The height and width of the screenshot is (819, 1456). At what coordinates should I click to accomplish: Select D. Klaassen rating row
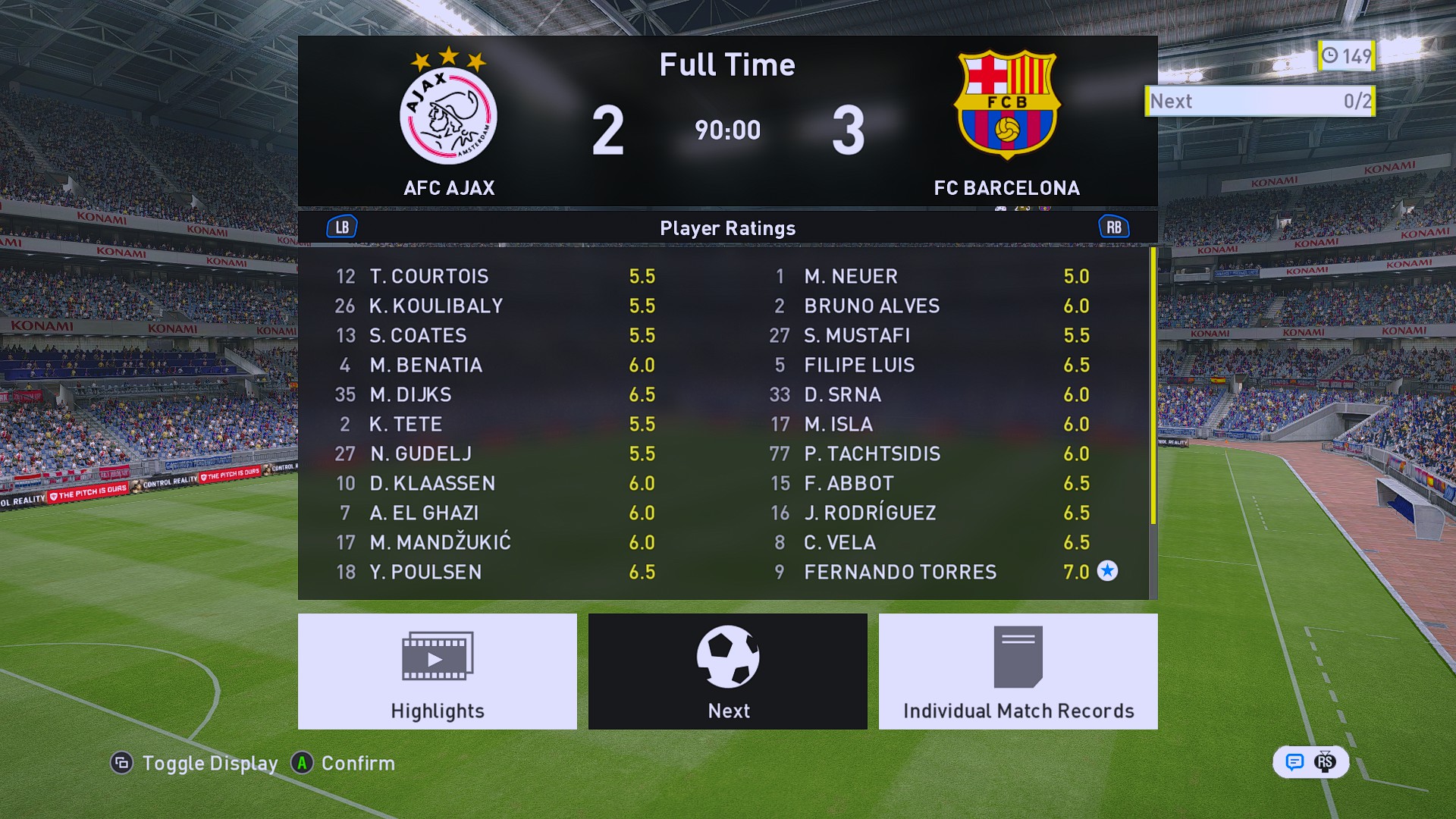click(x=432, y=483)
